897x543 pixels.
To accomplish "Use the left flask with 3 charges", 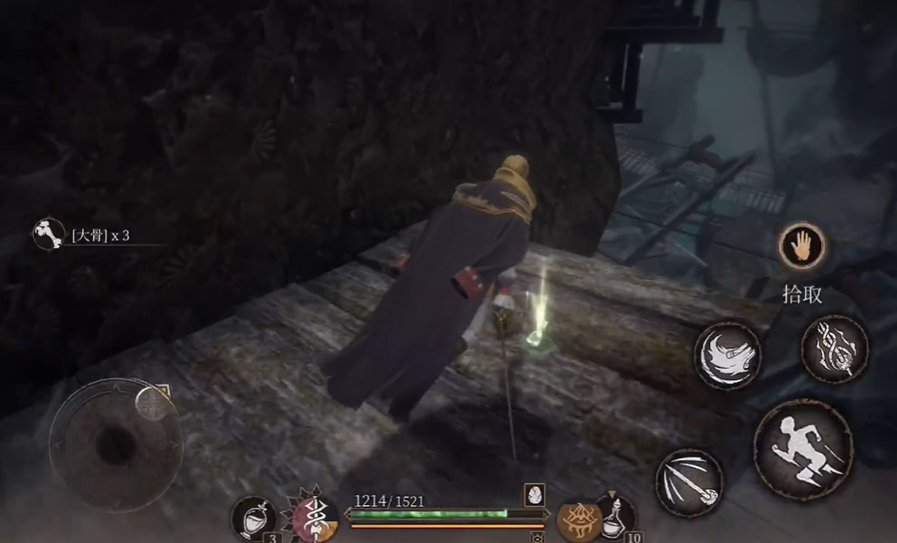I will [254, 517].
